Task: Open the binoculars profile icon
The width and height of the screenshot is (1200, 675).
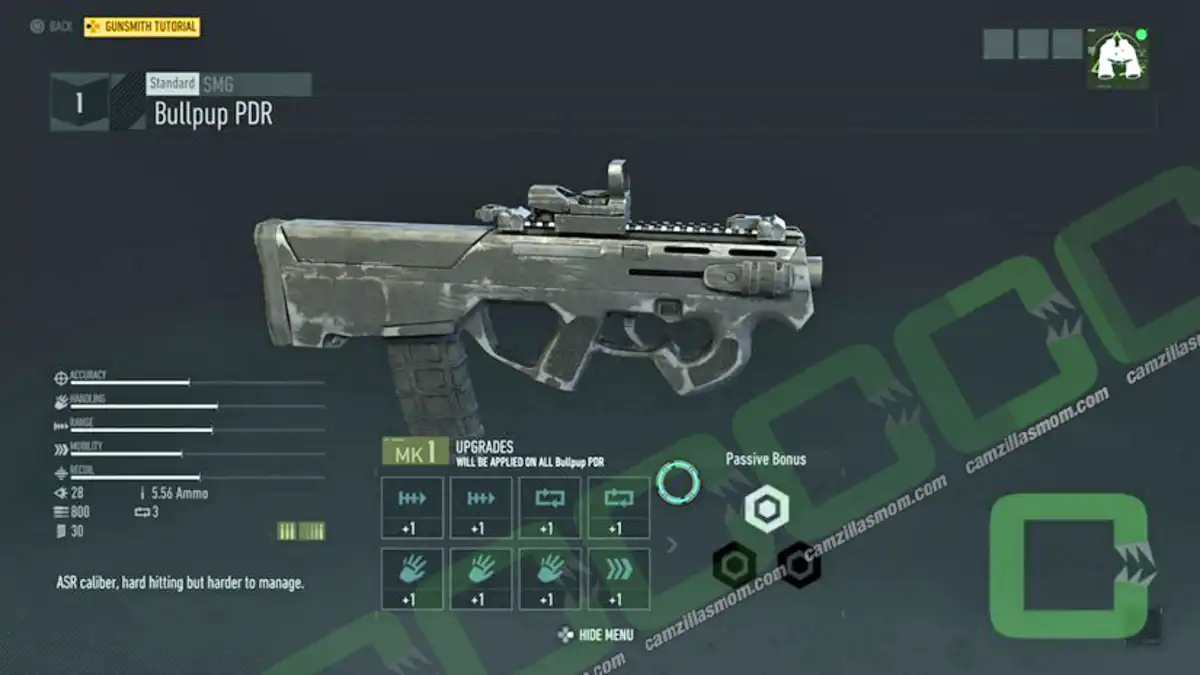Action: [x=1117, y=58]
